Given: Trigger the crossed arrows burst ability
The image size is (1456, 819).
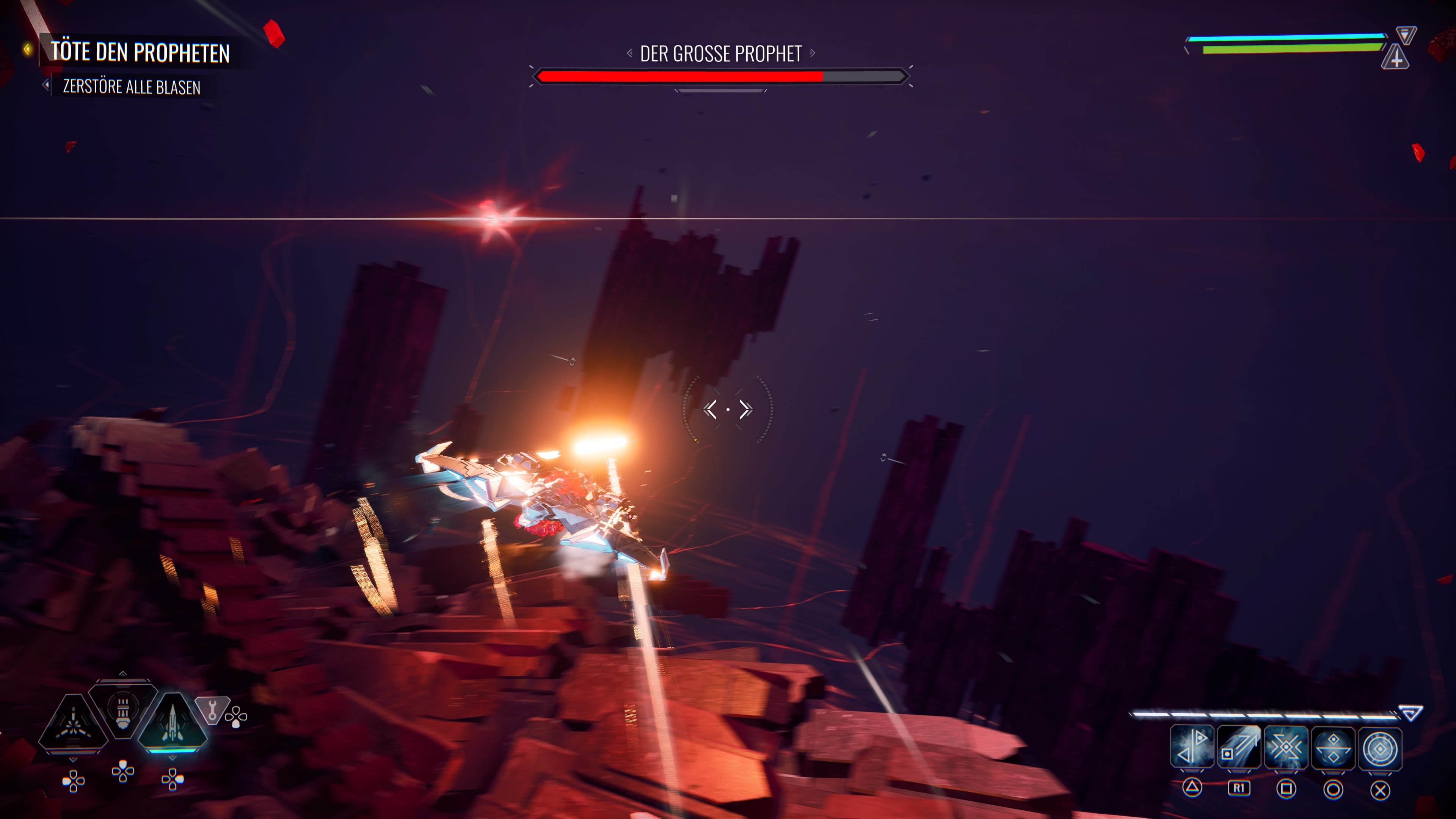Looking at the screenshot, I should (1286, 748).
